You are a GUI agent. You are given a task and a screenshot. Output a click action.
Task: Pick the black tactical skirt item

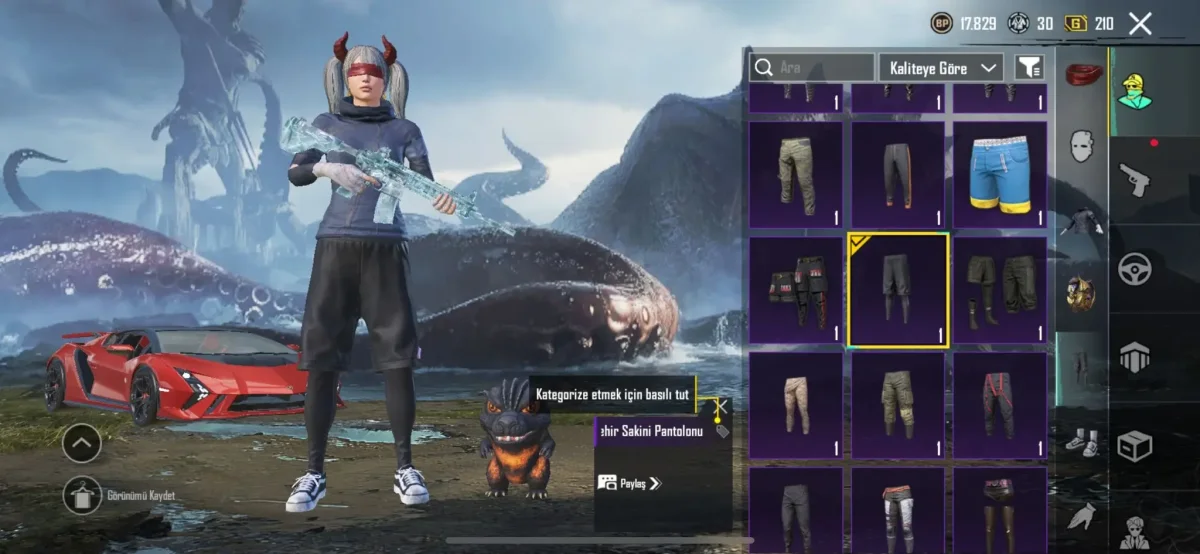click(795, 290)
